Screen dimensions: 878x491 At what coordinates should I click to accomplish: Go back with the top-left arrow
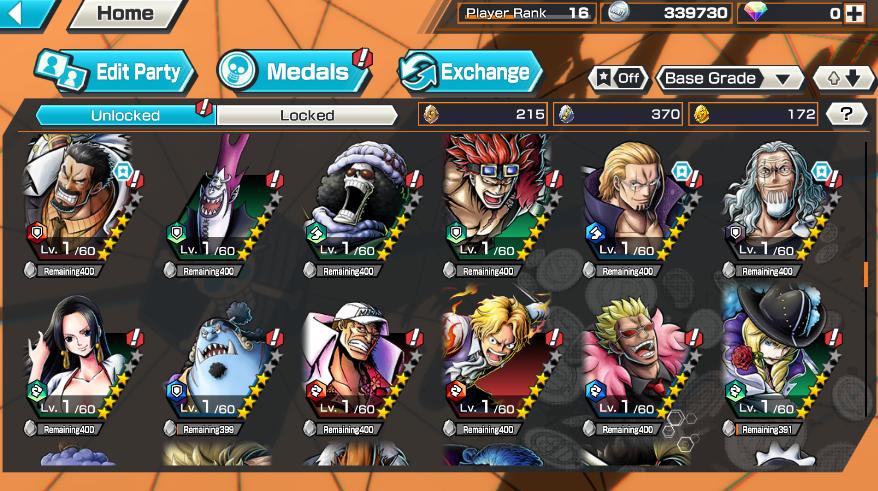[x=26, y=13]
